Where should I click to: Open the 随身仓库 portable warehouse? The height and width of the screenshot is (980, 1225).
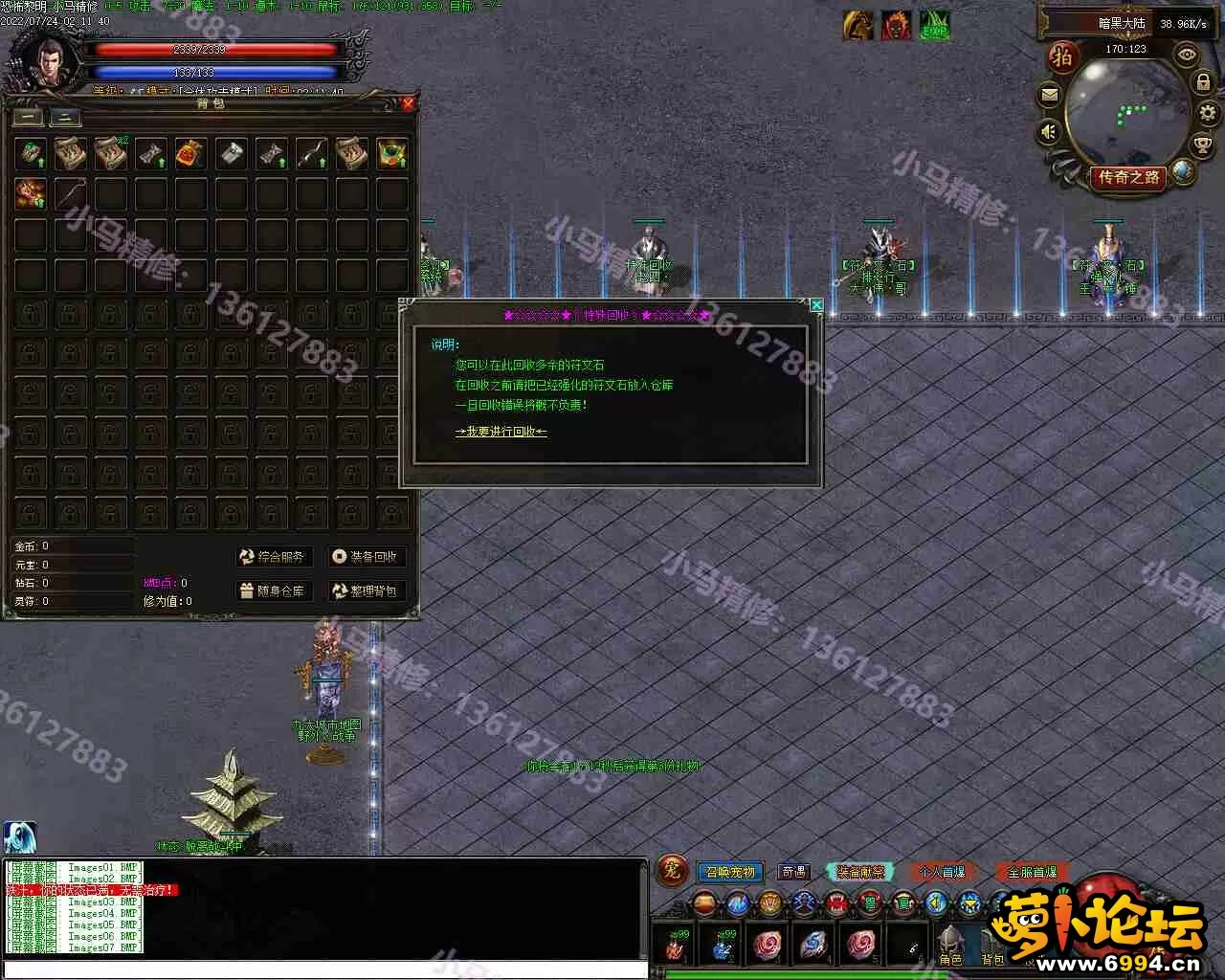272,590
